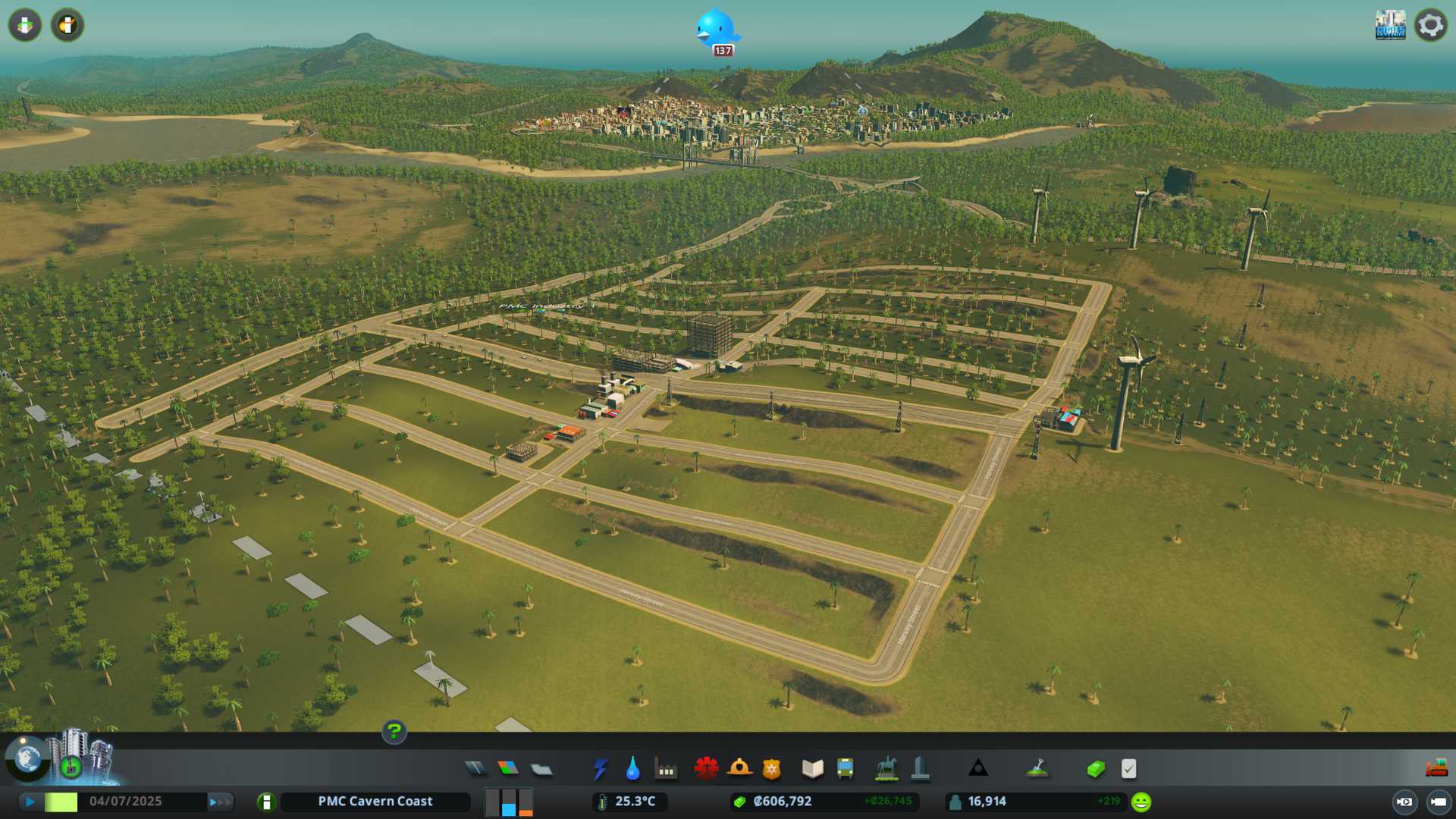Open the Landscaping shovel tool
Image resolution: width=1456 pixels, height=819 pixels.
coord(1037,769)
